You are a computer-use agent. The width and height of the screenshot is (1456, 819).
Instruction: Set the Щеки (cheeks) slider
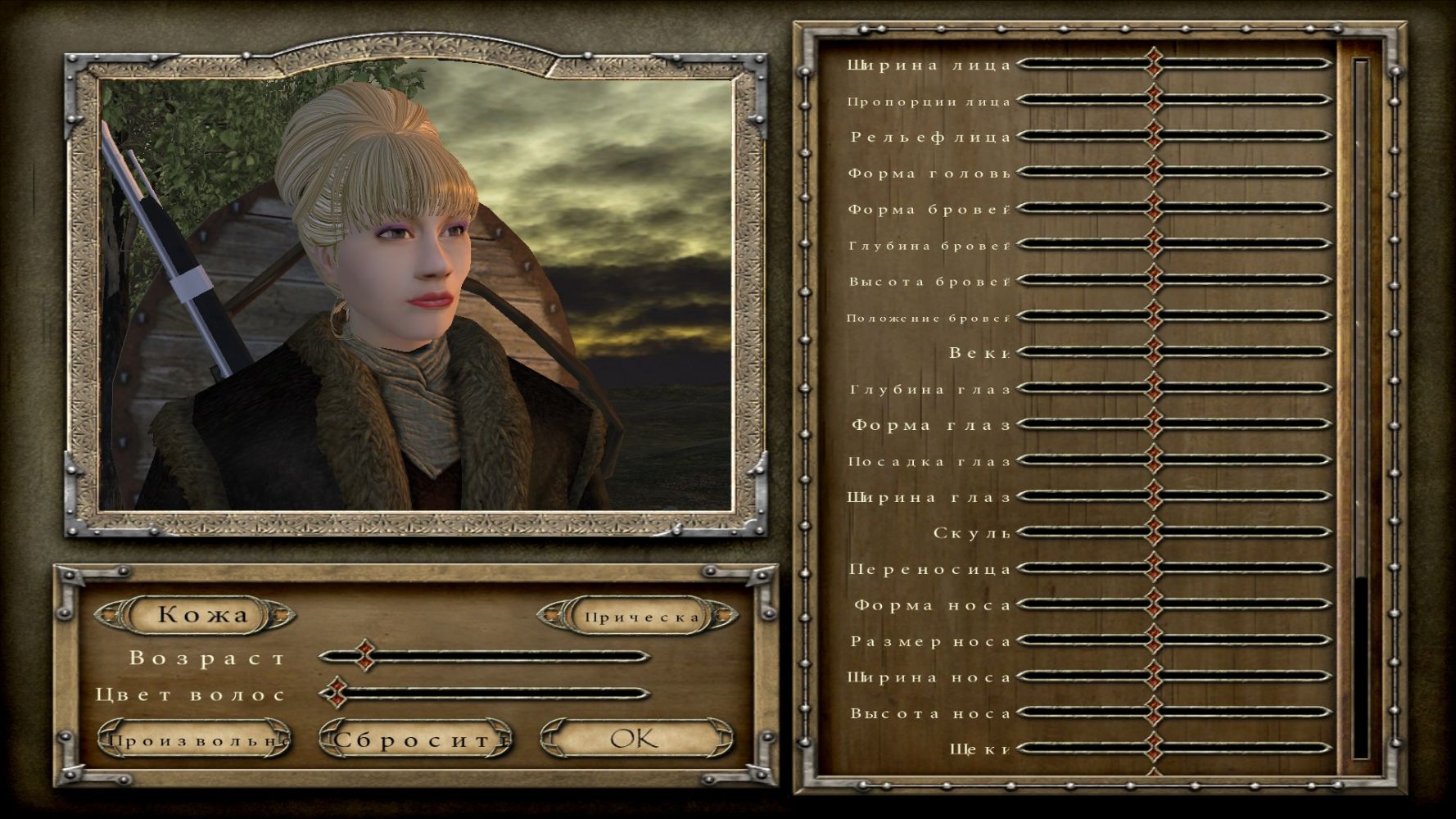[1154, 748]
